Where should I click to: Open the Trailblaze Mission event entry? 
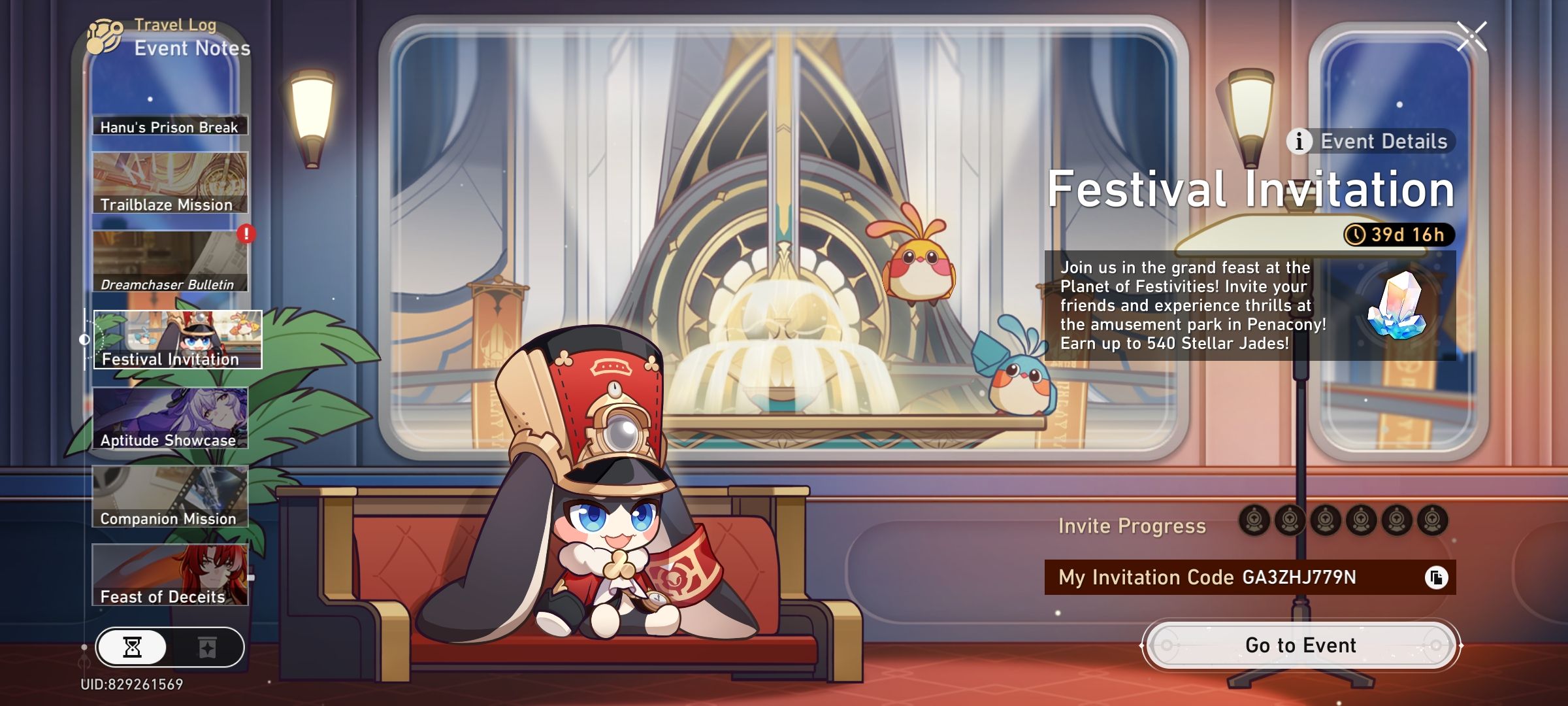click(169, 183)
